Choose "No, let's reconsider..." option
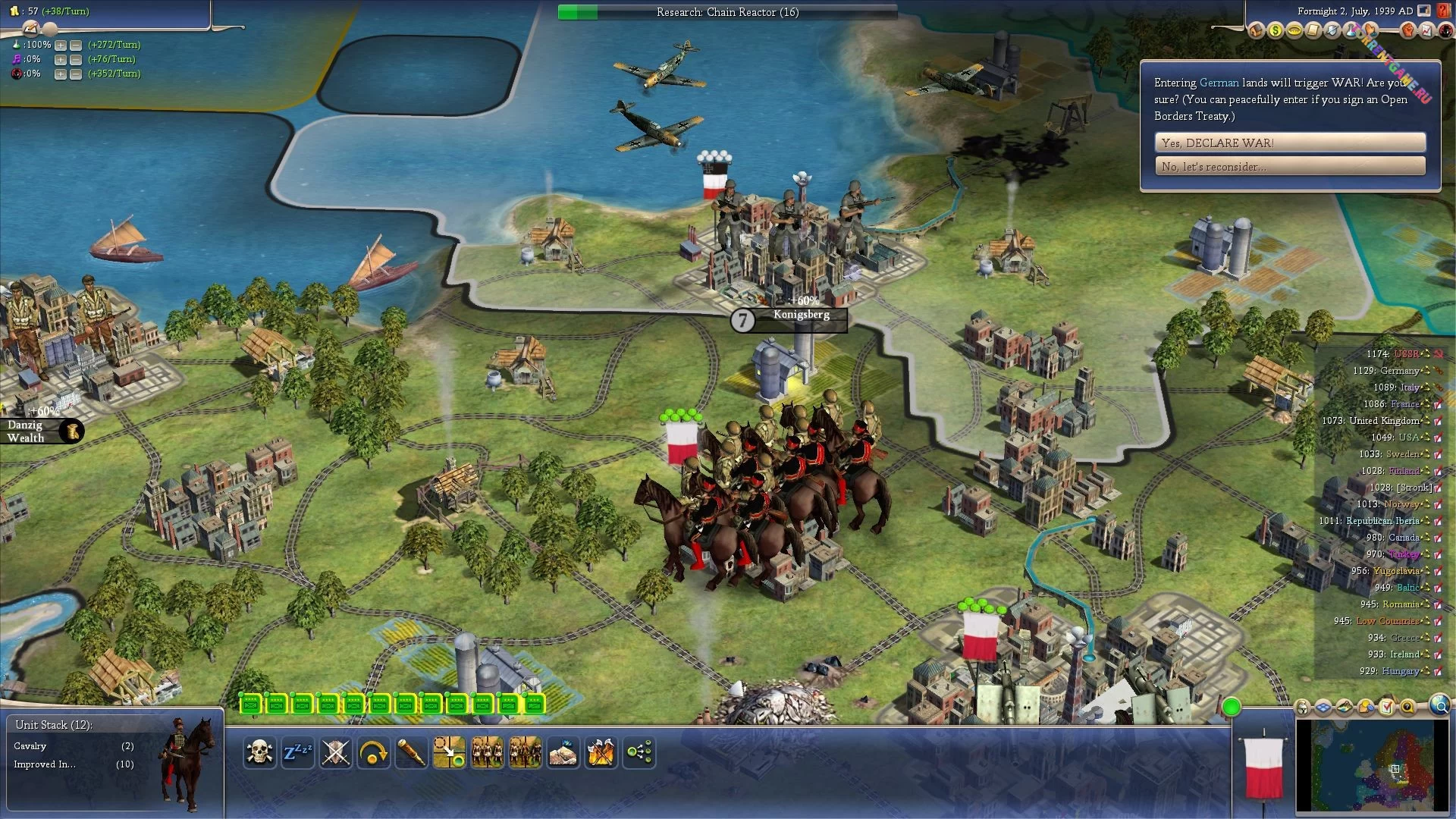The width and height of the screenshot is (1456, 819). click(x=1289, y=166)
